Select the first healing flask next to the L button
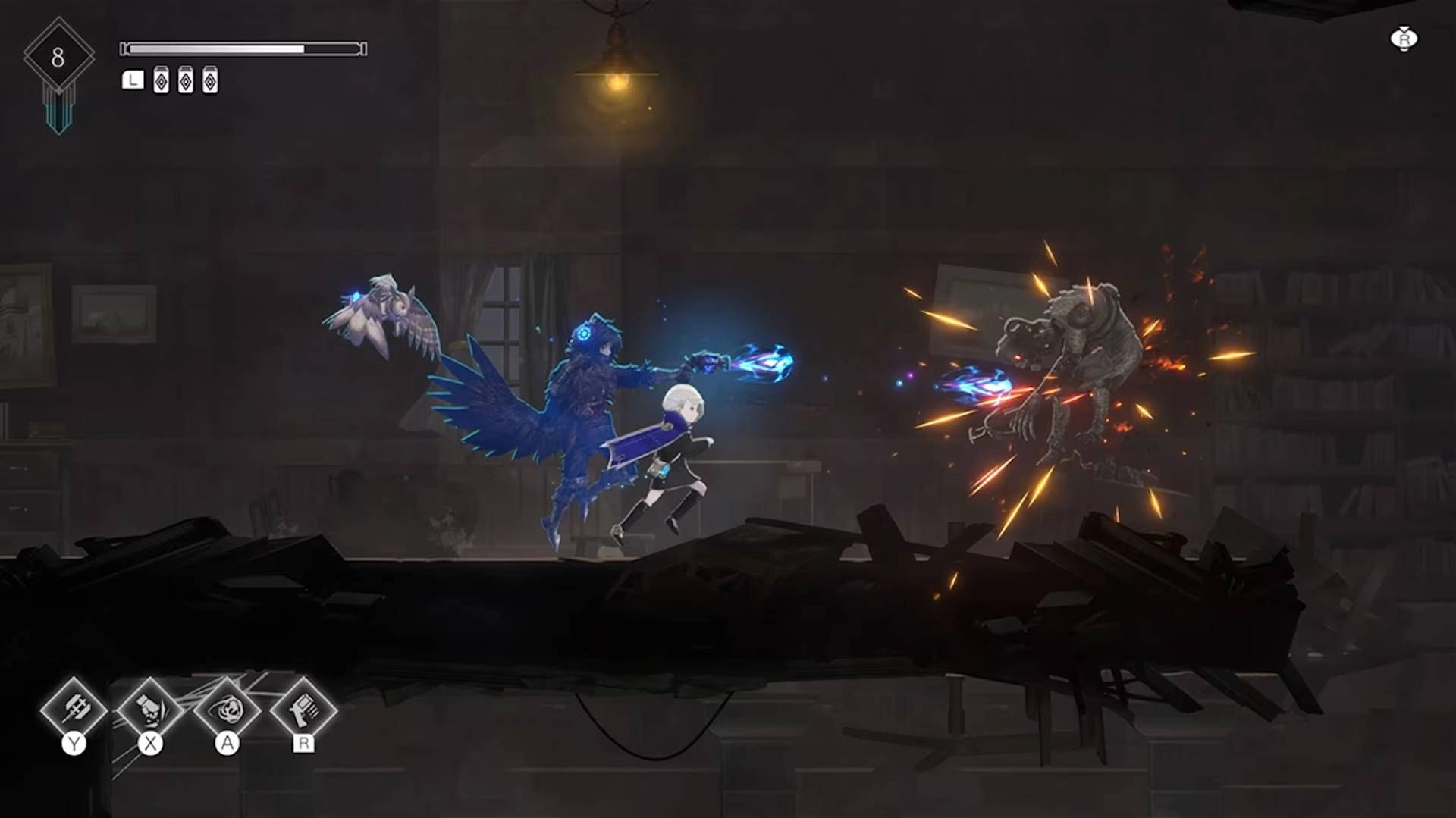 pyautogui.click(x=162, y=79)
